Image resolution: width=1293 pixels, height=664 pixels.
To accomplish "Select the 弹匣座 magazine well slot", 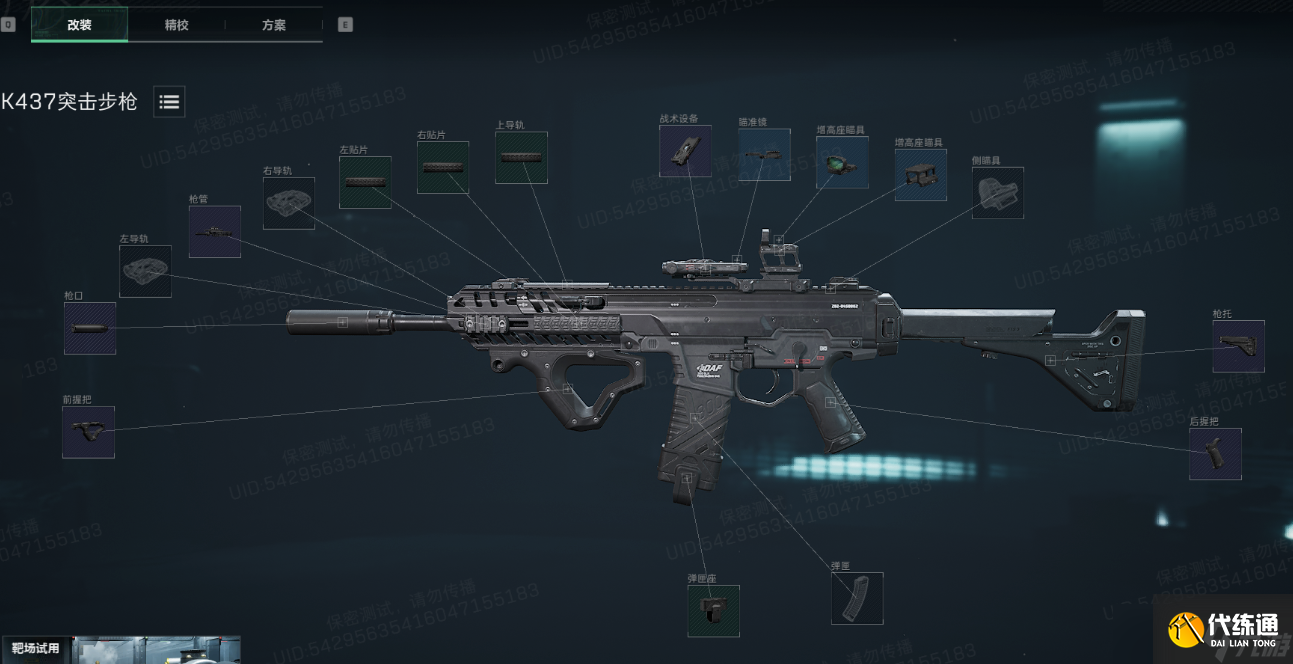I will (x=713, y=611).
